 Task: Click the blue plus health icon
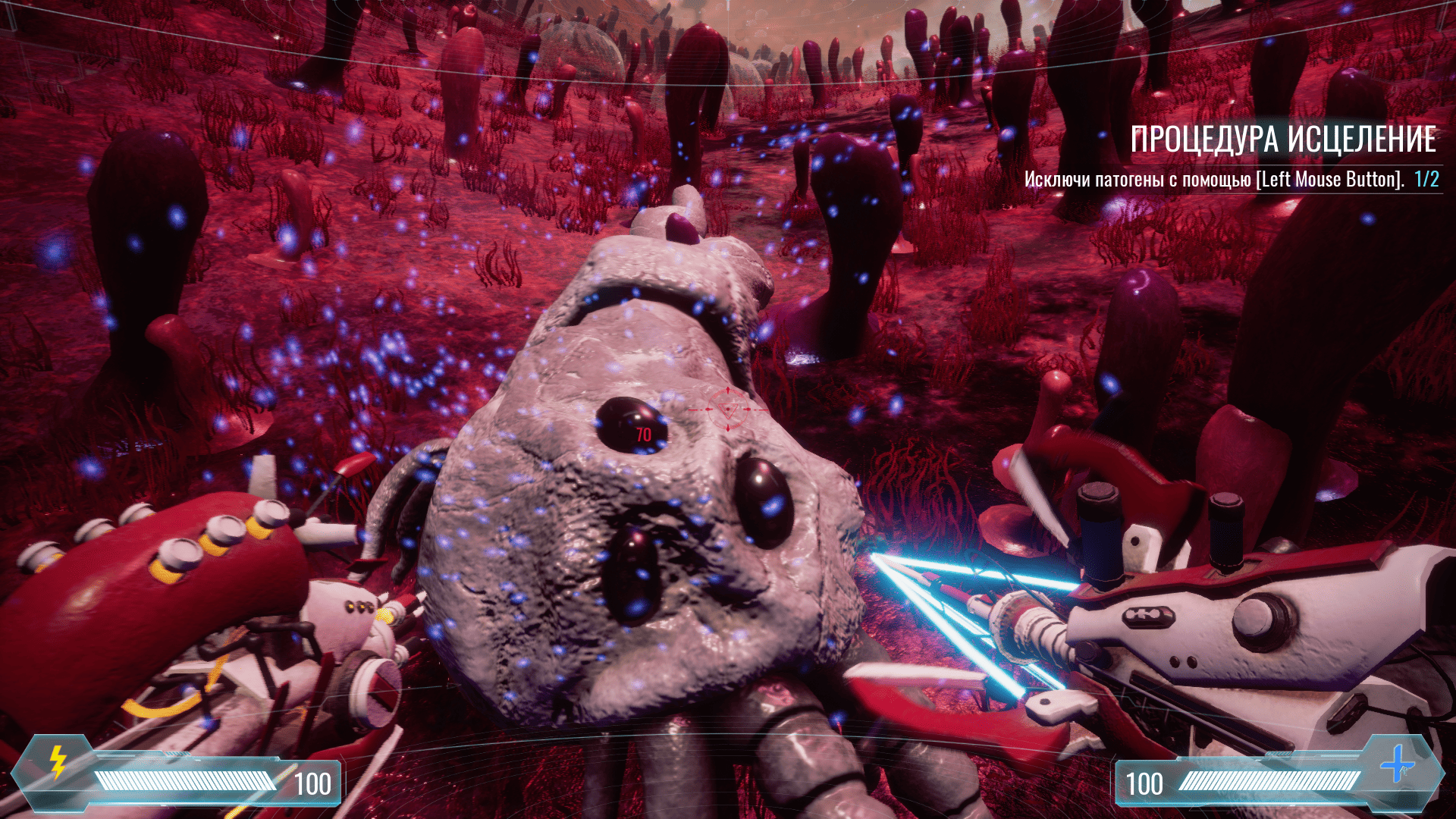click(1397, 764)
